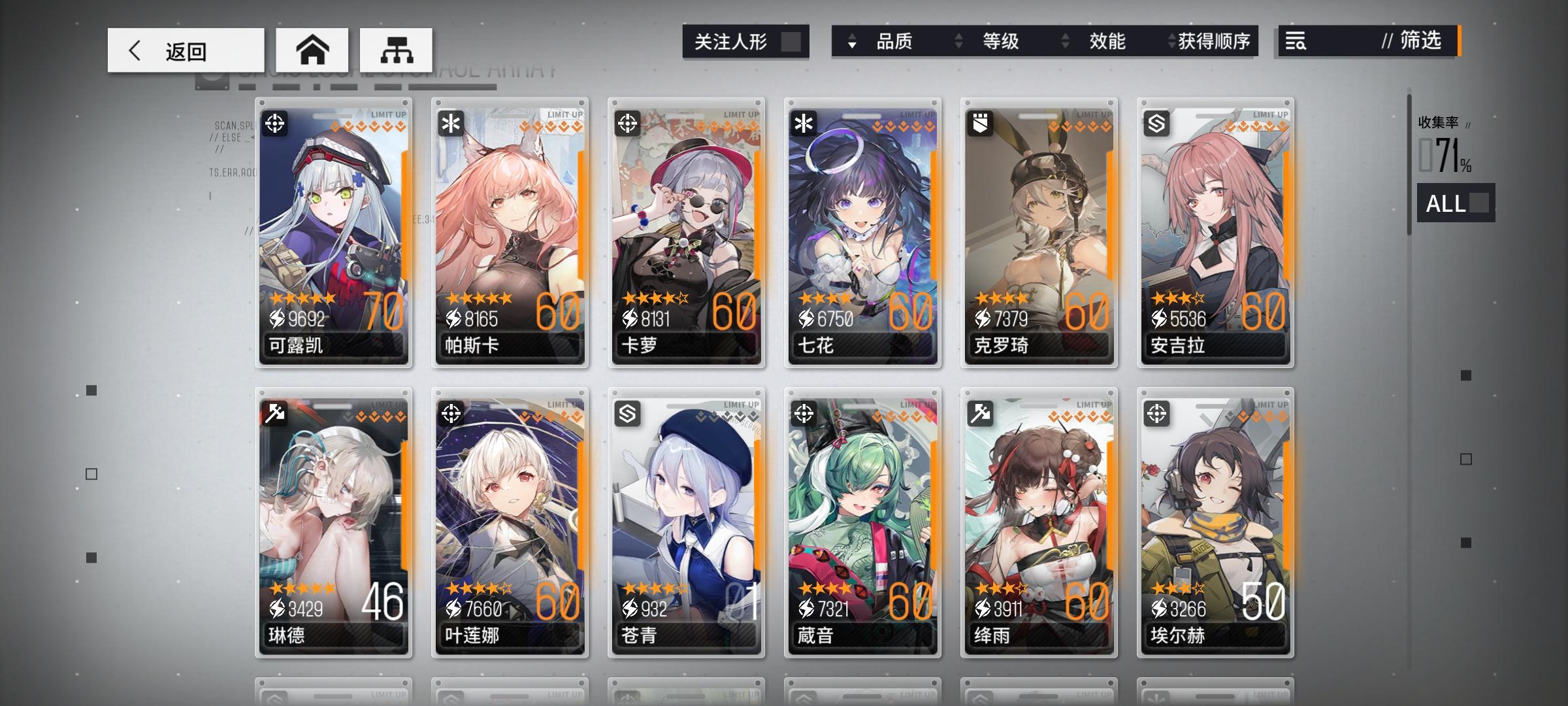Image resolution: width=1568 pixels, height=706 pixels.
Task: Open the 品质 sort dropdown
Action: [x=895, y=41]
